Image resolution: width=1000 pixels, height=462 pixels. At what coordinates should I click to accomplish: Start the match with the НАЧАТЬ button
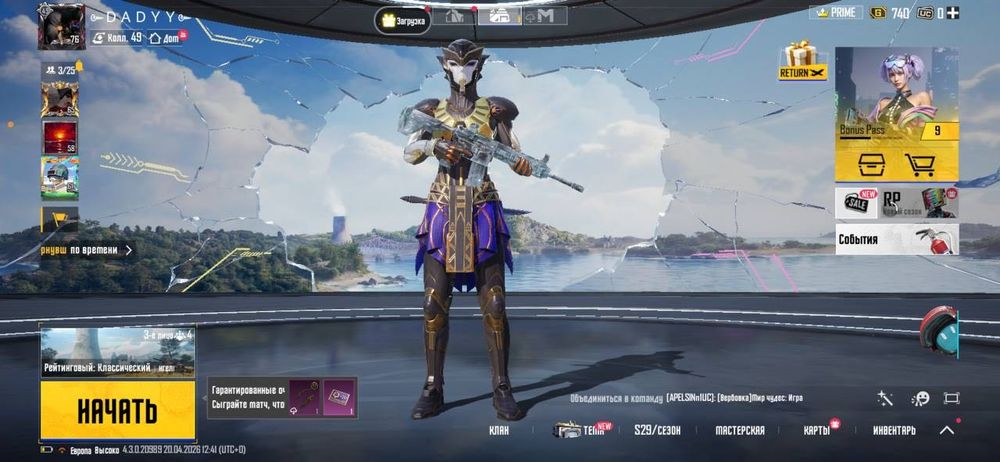(x=117, y=410)
